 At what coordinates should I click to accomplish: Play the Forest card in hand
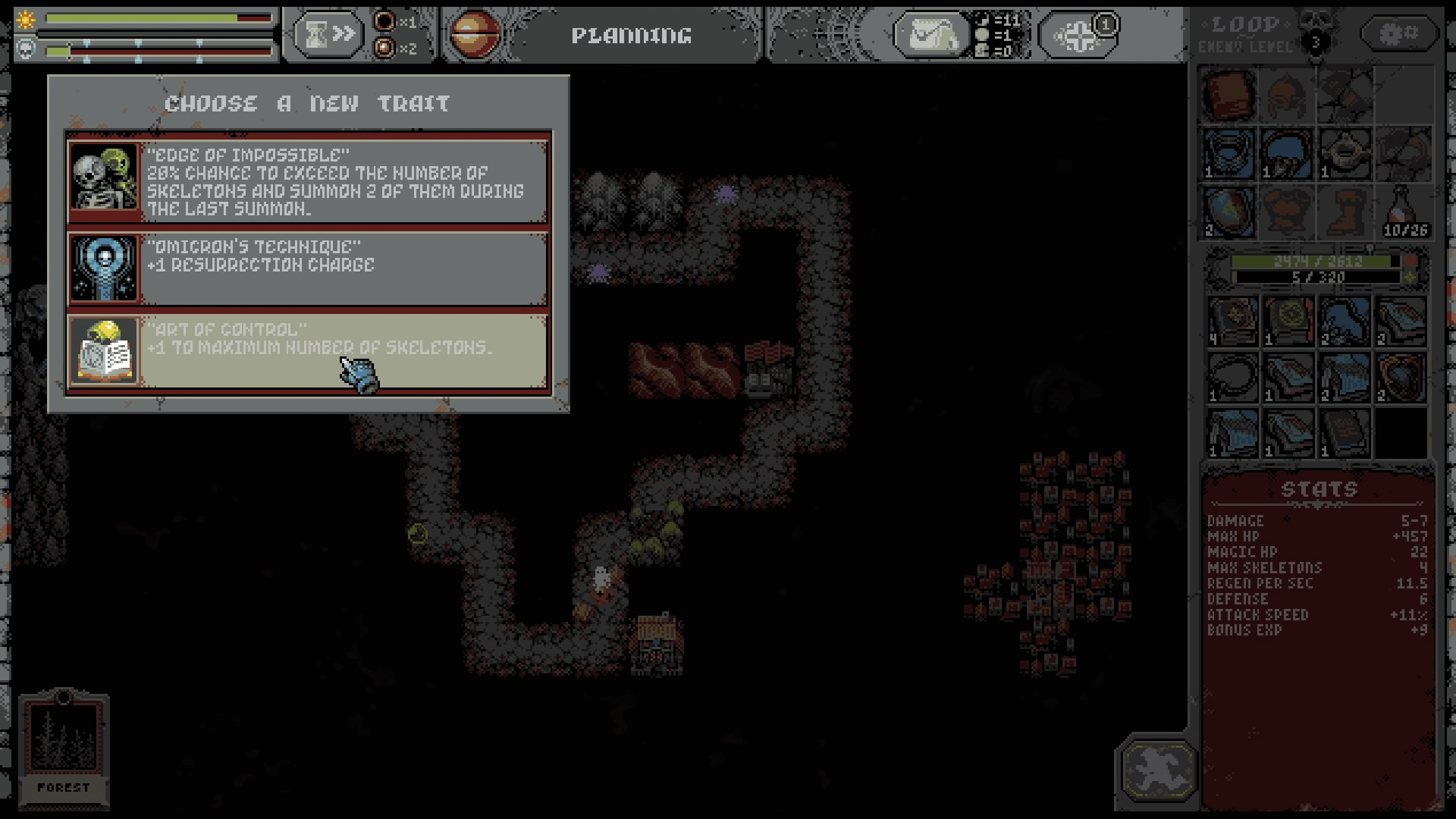pyautogui.click(x=64, y=747)
